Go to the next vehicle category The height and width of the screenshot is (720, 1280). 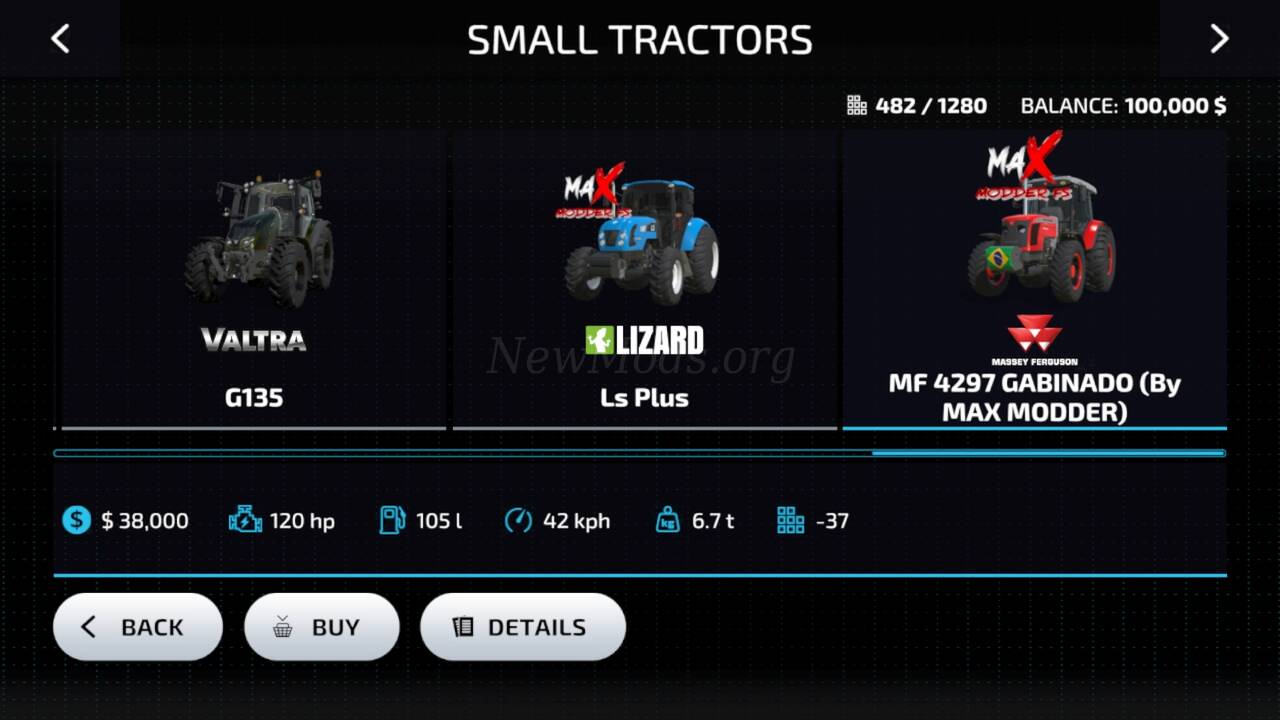1219,39
